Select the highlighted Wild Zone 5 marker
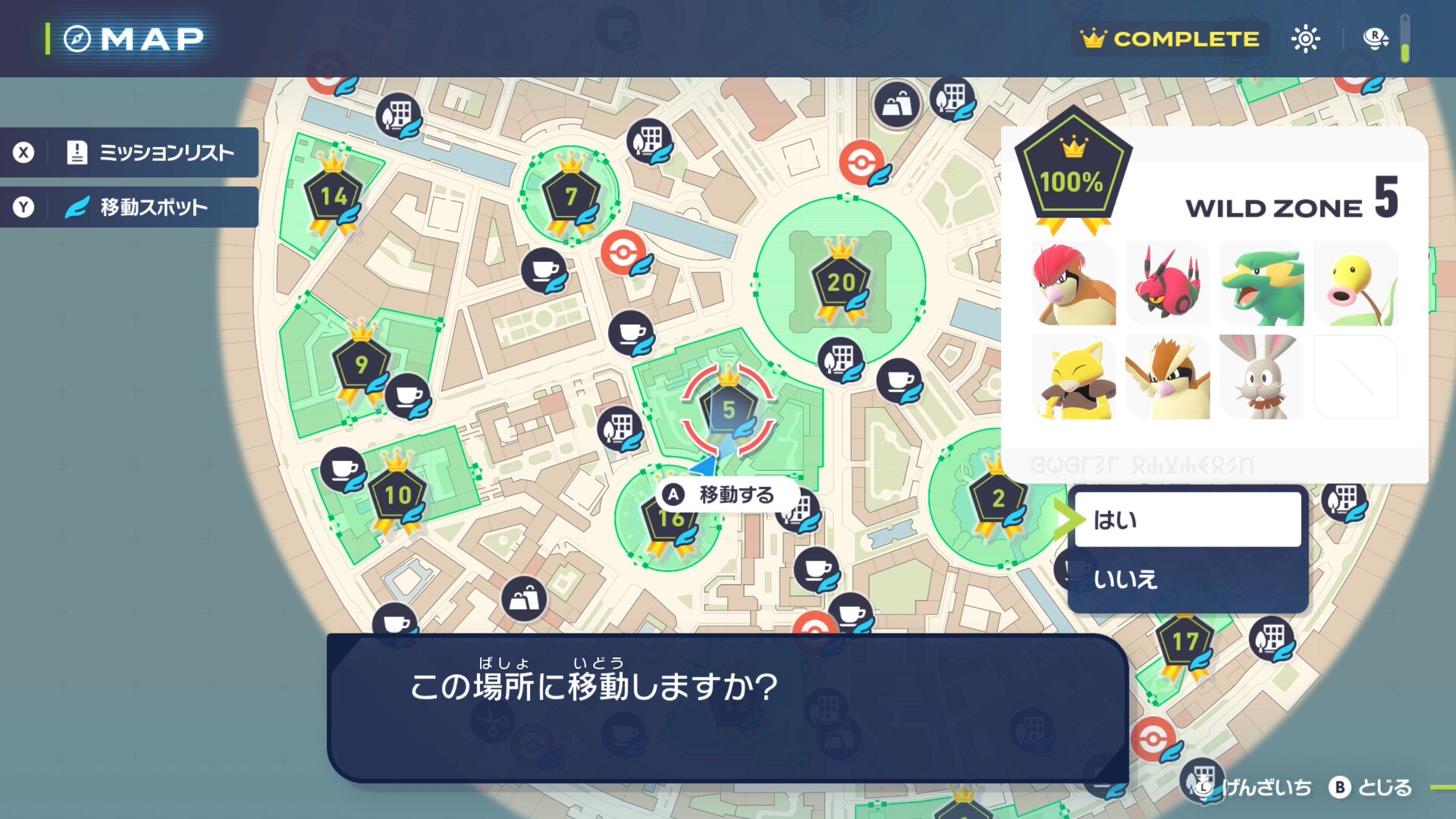This screenshot has width=1456, height=819. (x=728, y=410)
